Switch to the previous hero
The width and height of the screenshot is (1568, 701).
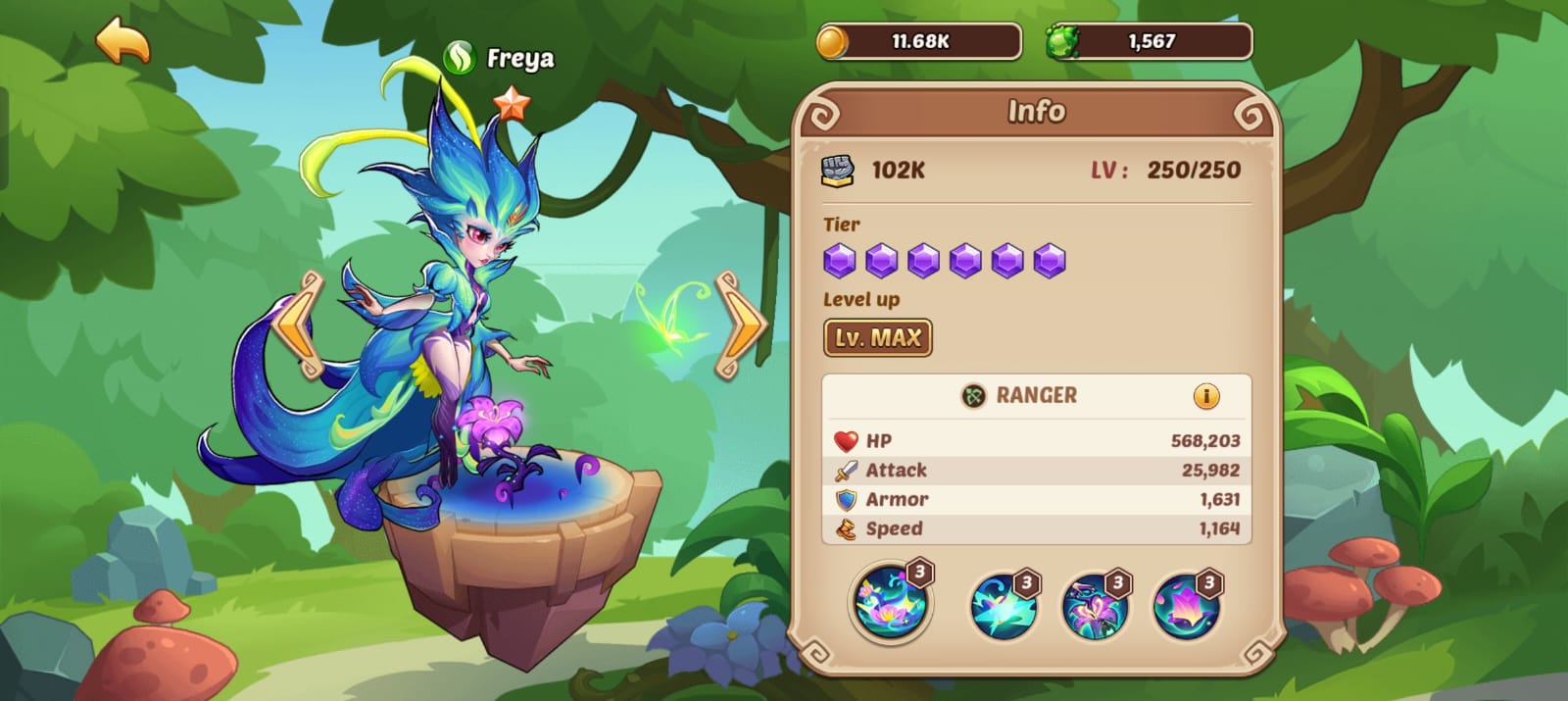coord(300,325)
